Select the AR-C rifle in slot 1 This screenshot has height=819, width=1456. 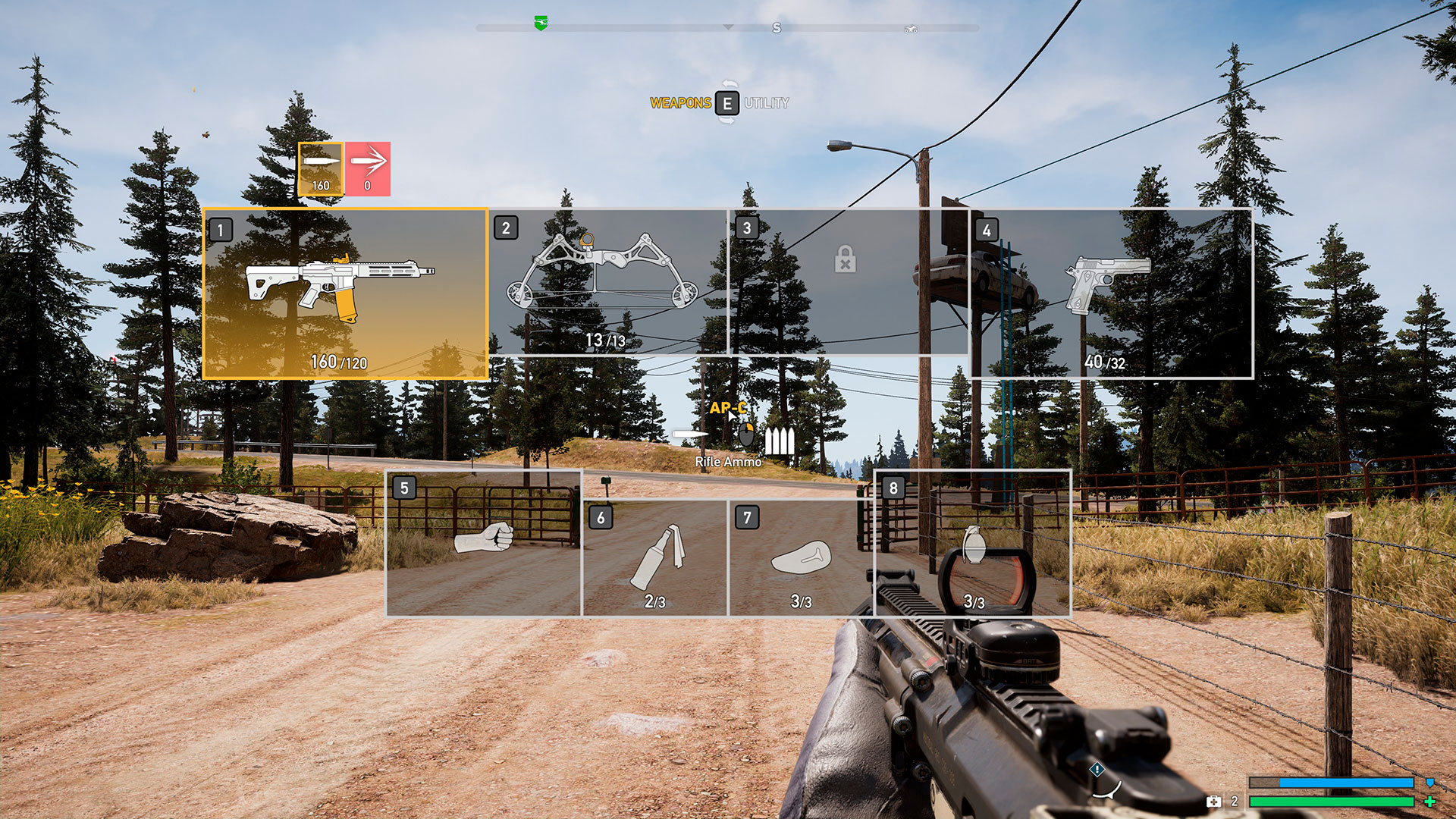(345, 293)
